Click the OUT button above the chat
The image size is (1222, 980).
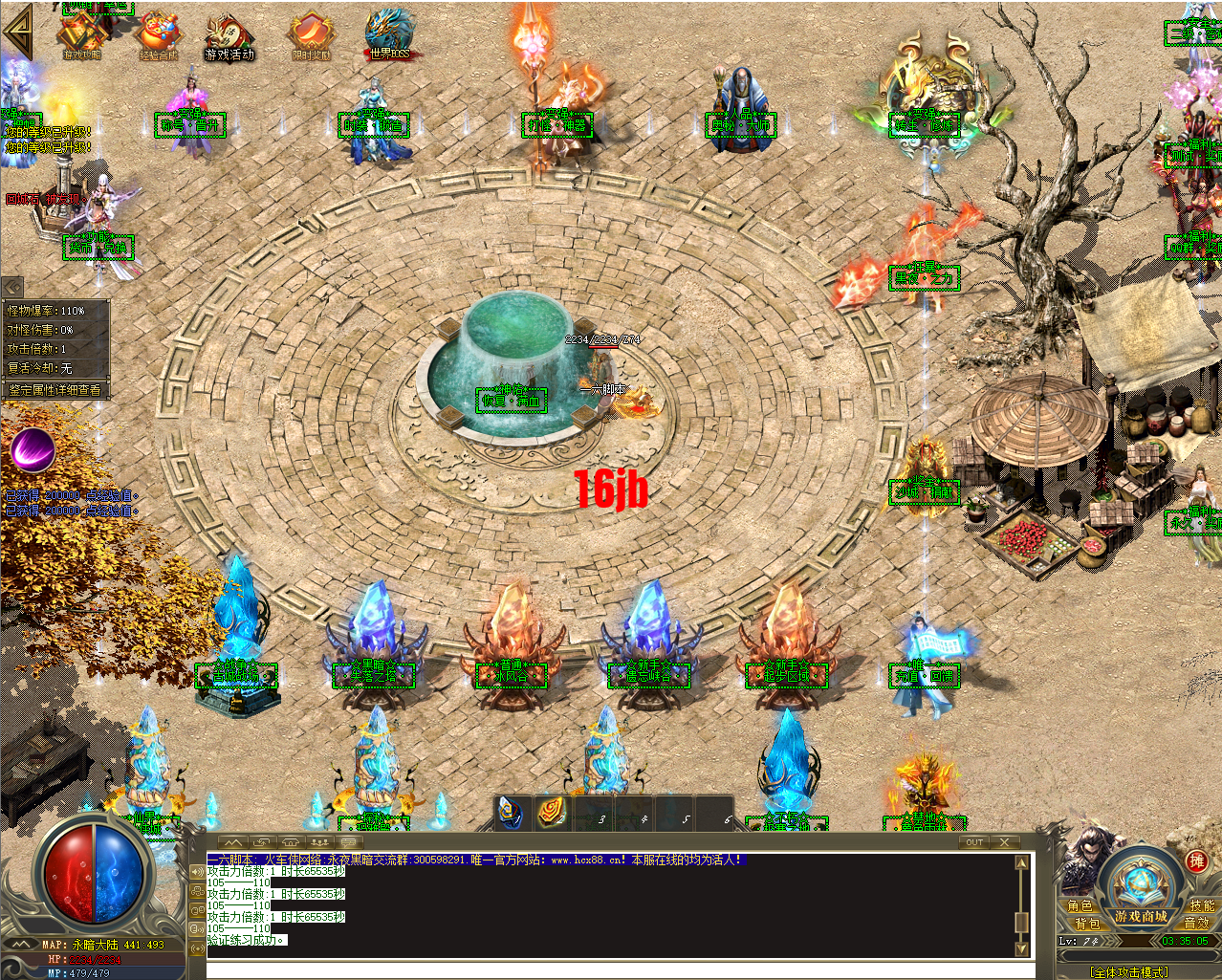tap(974, 842)
